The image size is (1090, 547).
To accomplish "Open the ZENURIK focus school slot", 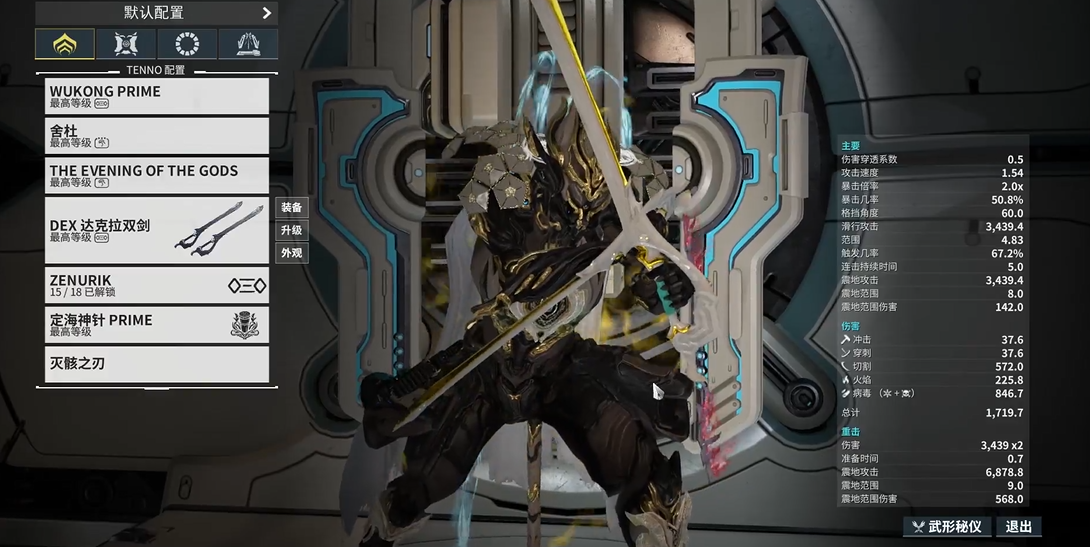I will (x=157, y=285).
